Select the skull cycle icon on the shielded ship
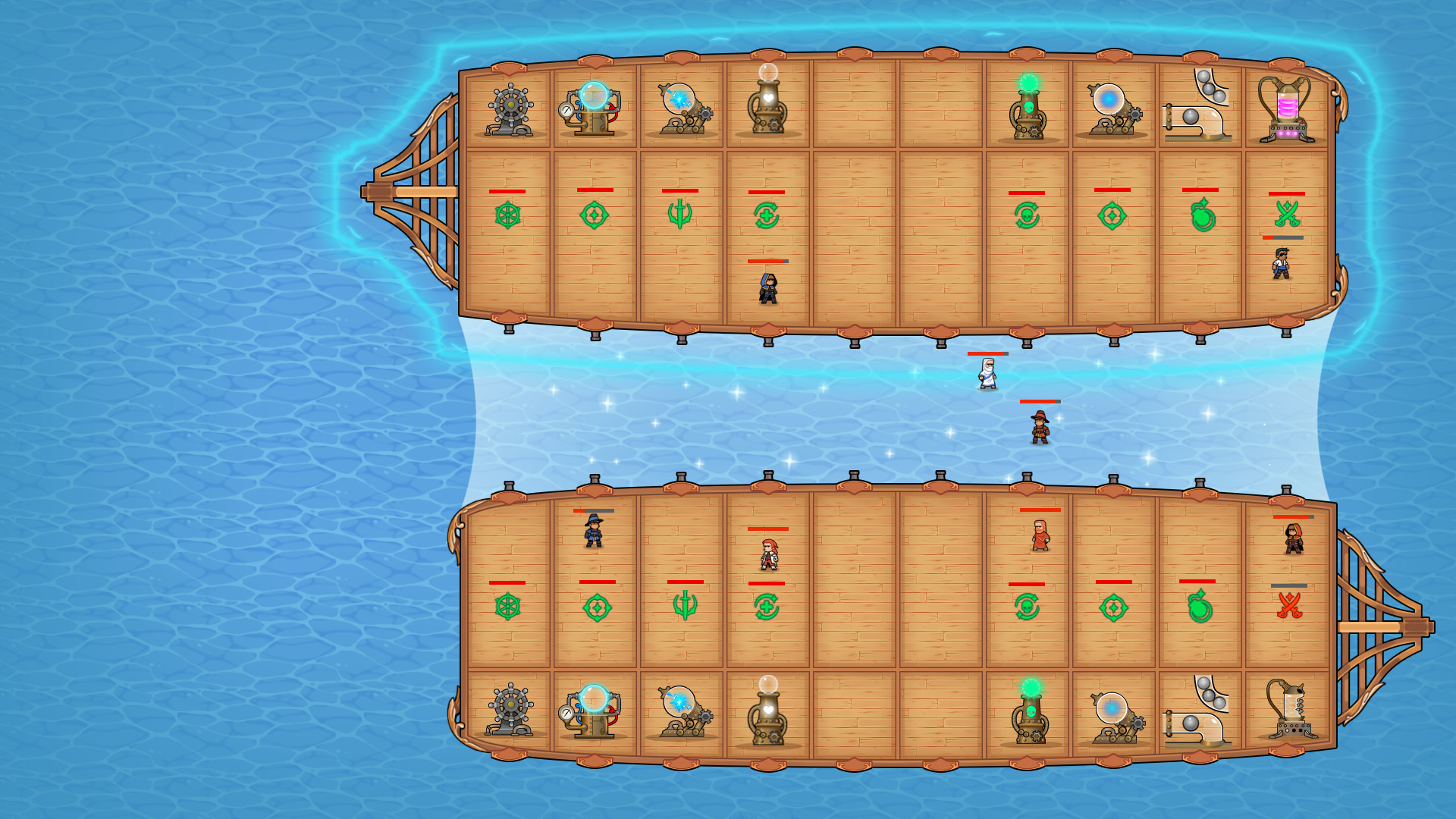 (x=1027, y=215)
